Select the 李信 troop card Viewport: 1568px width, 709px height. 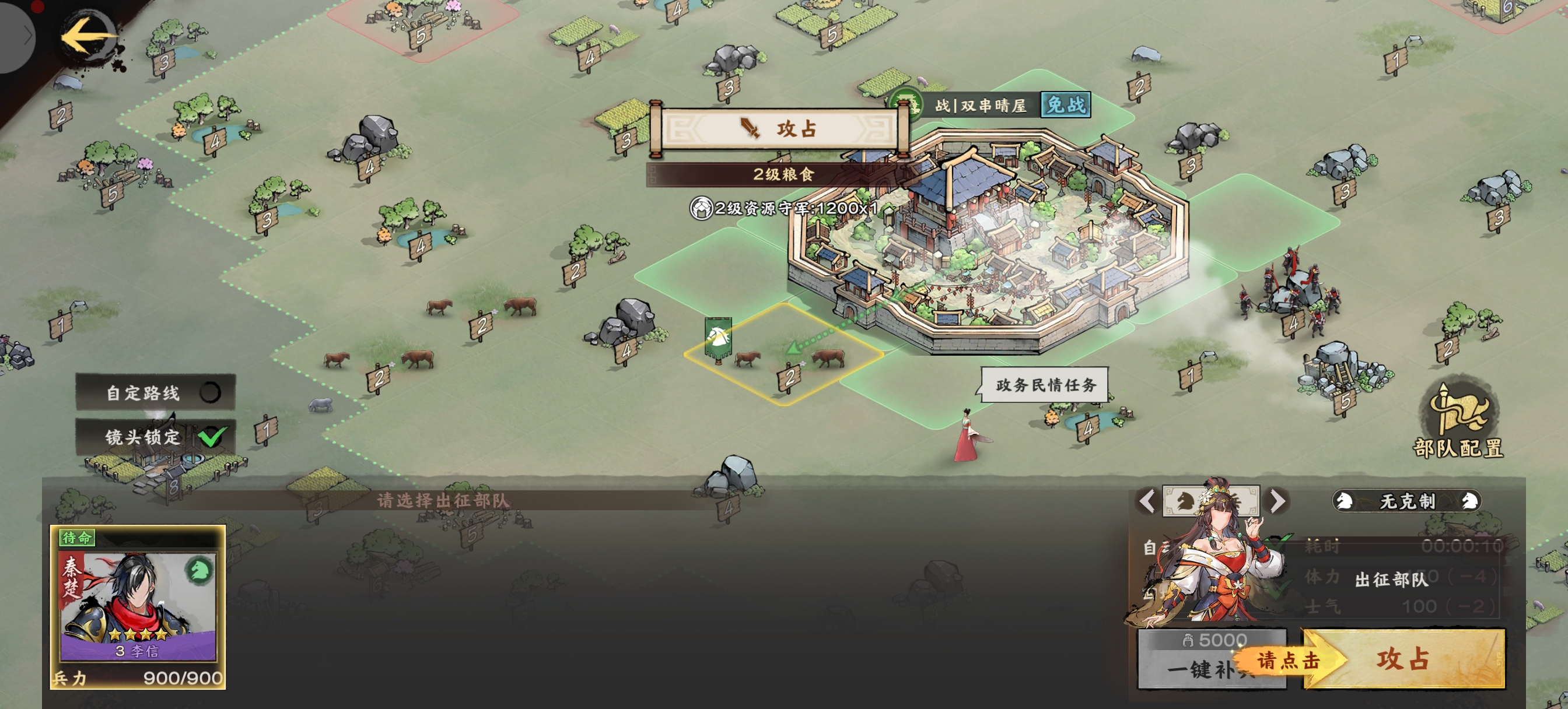(138, 606)
